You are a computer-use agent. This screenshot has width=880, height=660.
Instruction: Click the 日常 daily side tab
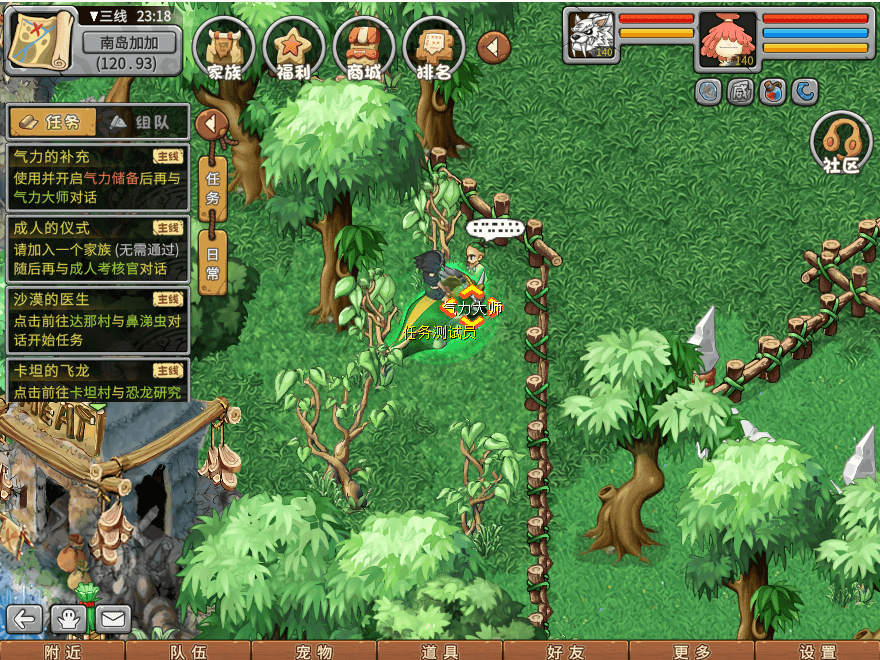tap(212, 262)
